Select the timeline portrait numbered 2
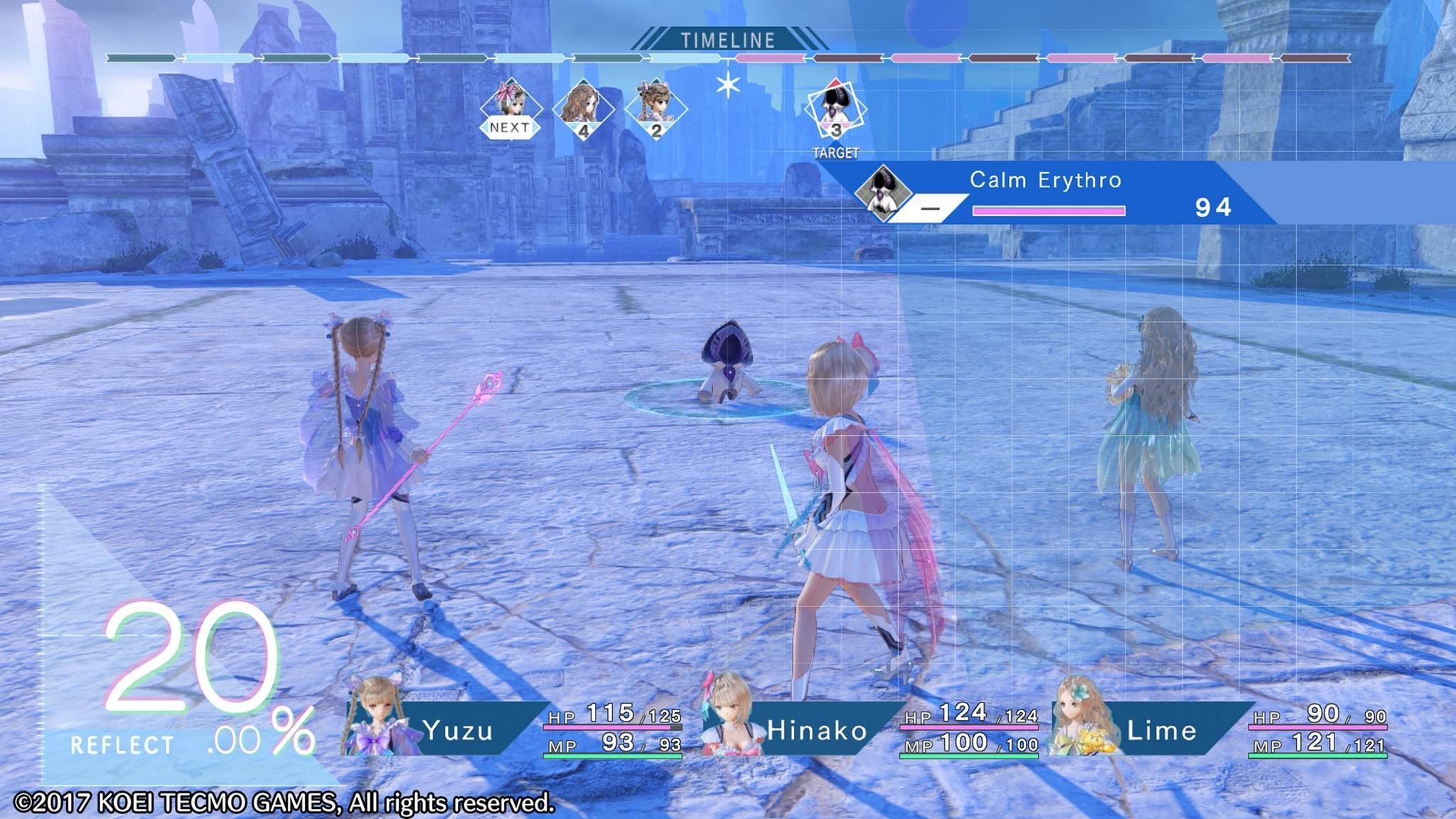1456x819 pixels. (656, 109)
